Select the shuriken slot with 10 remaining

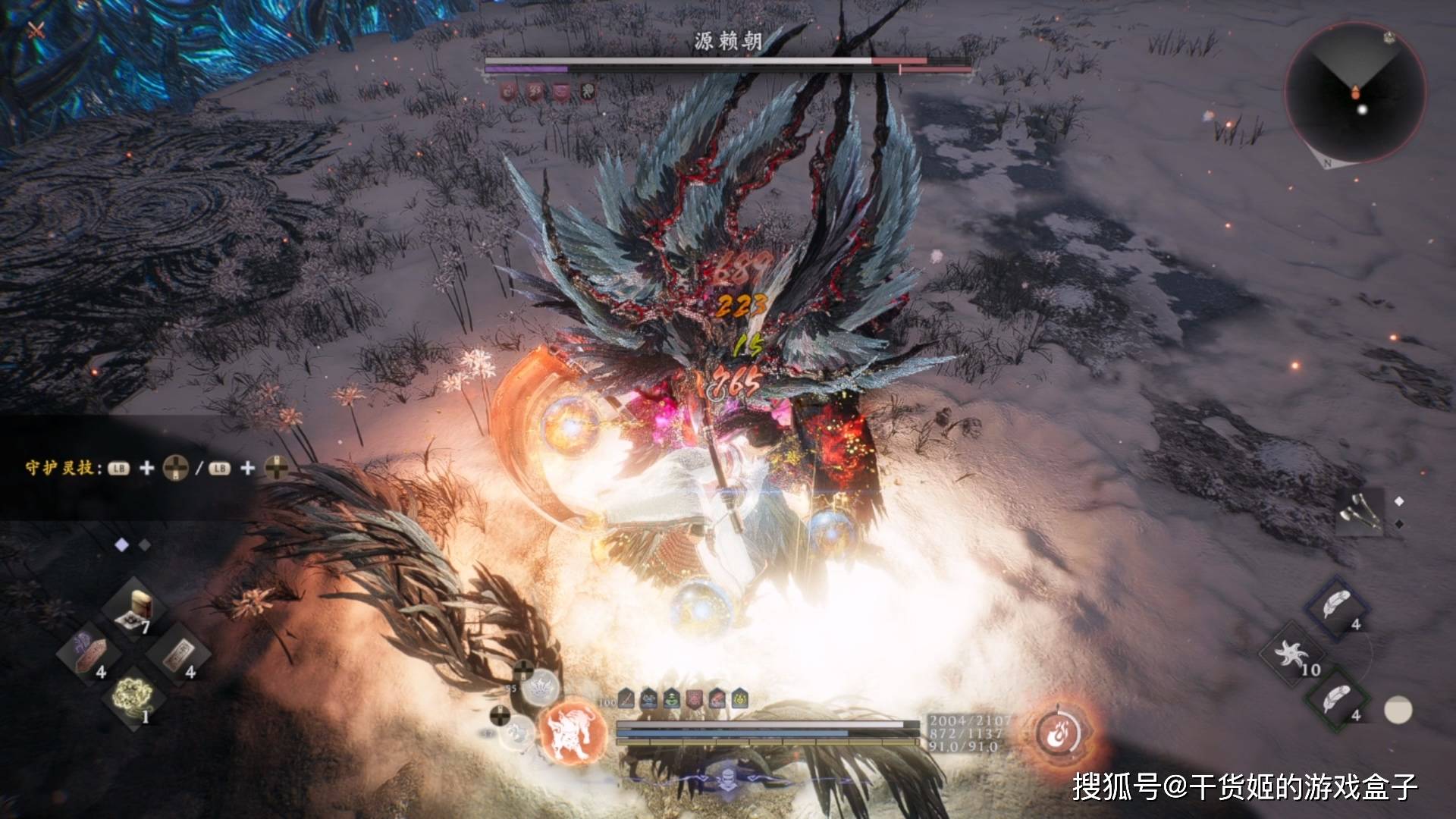click(x=1292, y=654)
